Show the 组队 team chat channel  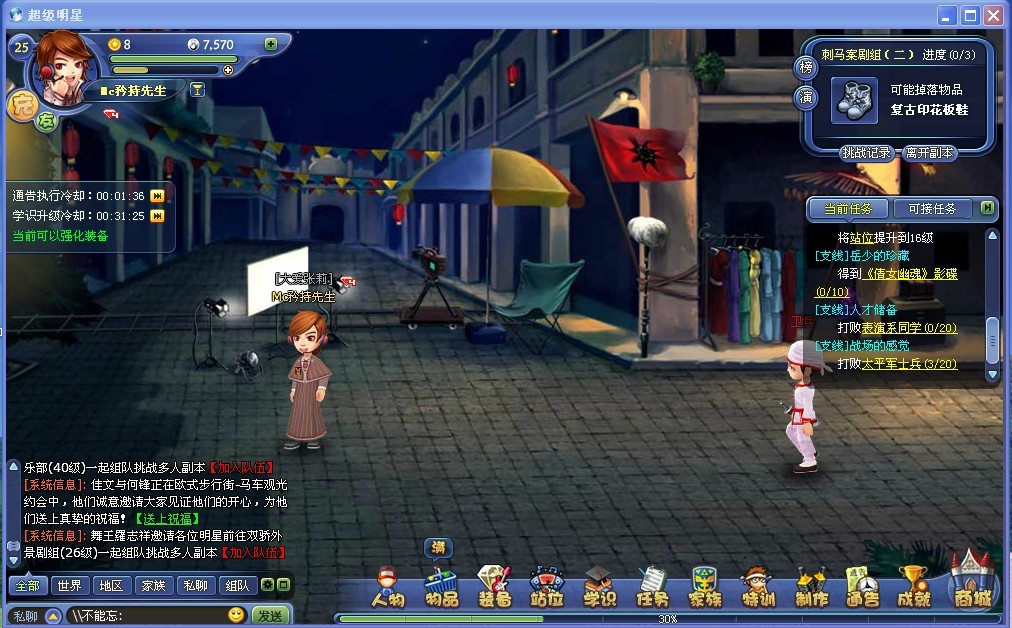pos(238,586)
